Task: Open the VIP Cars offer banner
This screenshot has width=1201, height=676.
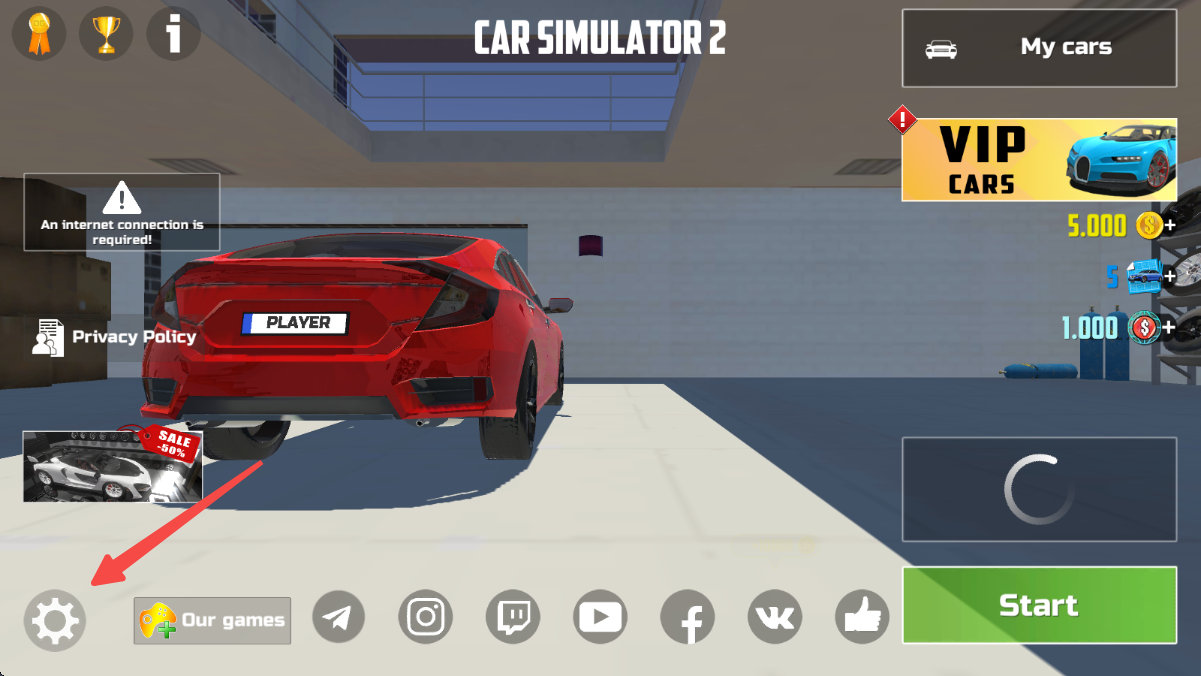Action: [1039, 160]
